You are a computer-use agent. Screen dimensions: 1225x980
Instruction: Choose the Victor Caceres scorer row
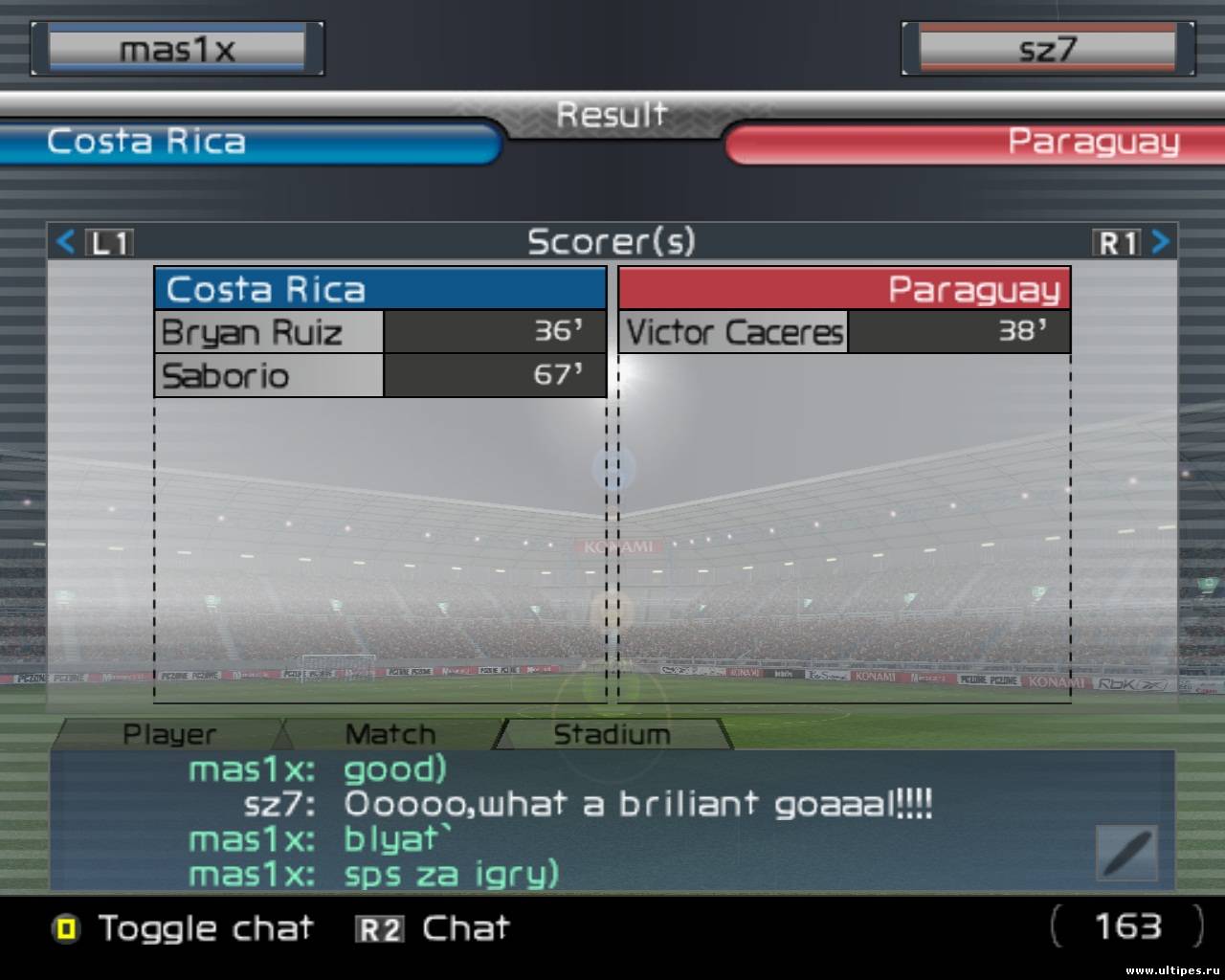point(843,332)
